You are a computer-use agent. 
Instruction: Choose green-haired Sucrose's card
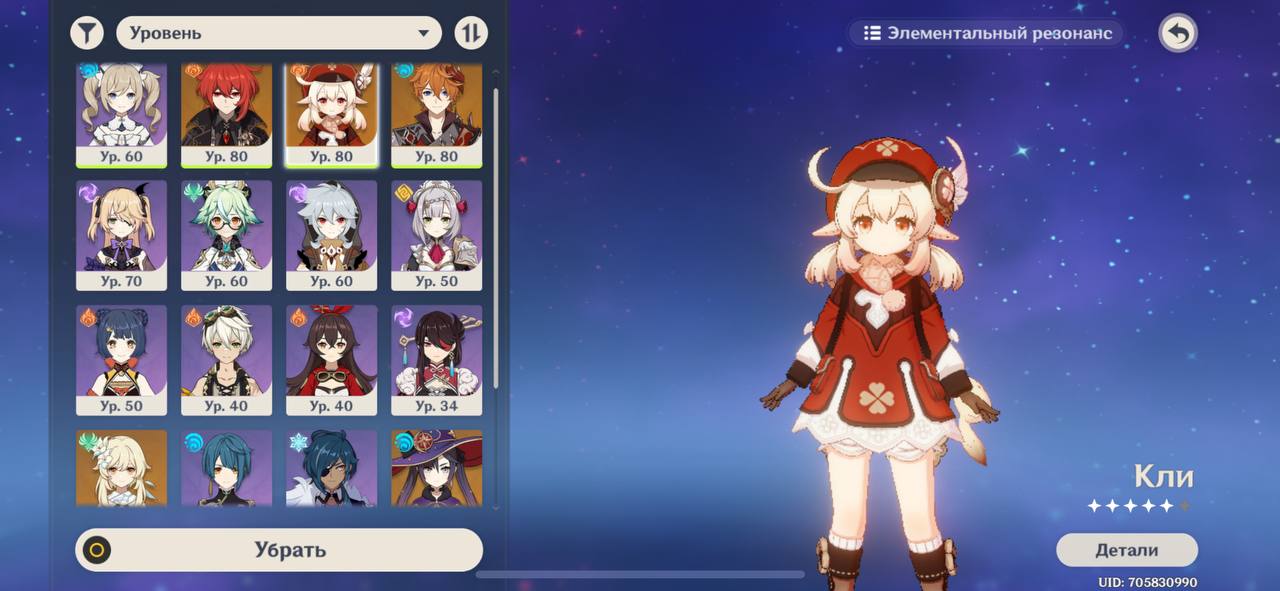point(227,236)
